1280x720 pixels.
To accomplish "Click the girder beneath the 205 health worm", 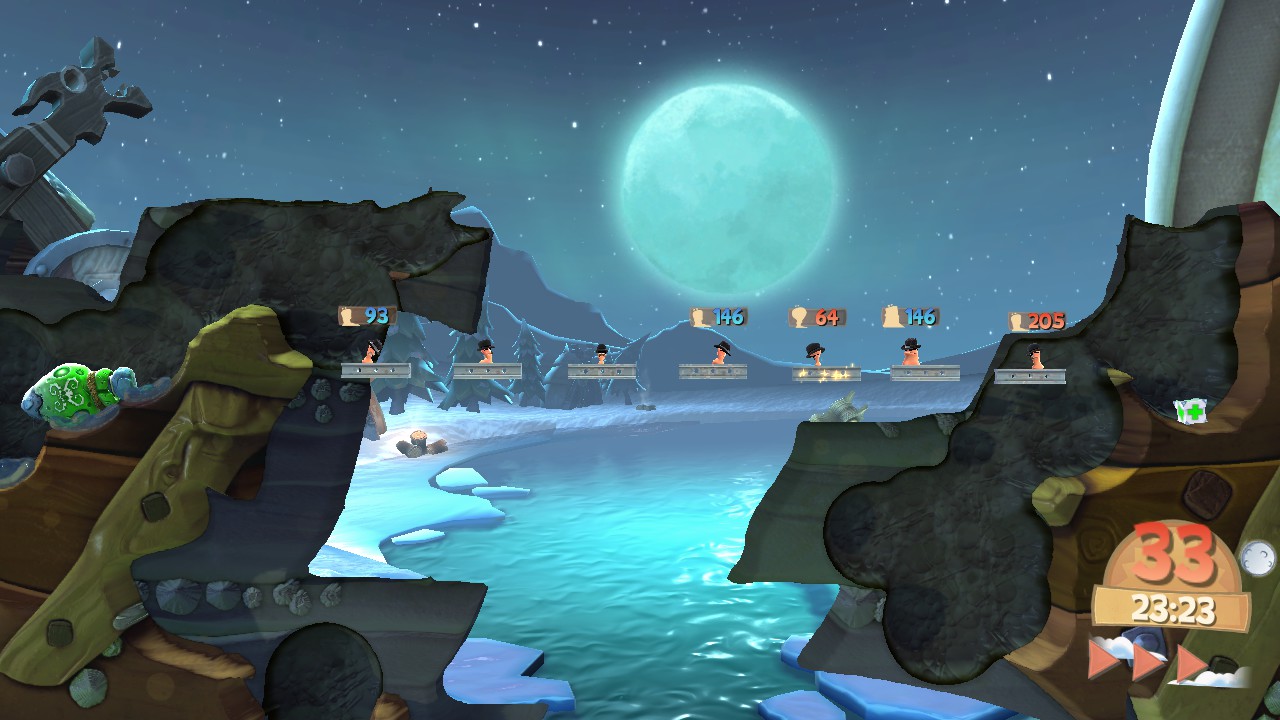I will tap(1030, 376).
